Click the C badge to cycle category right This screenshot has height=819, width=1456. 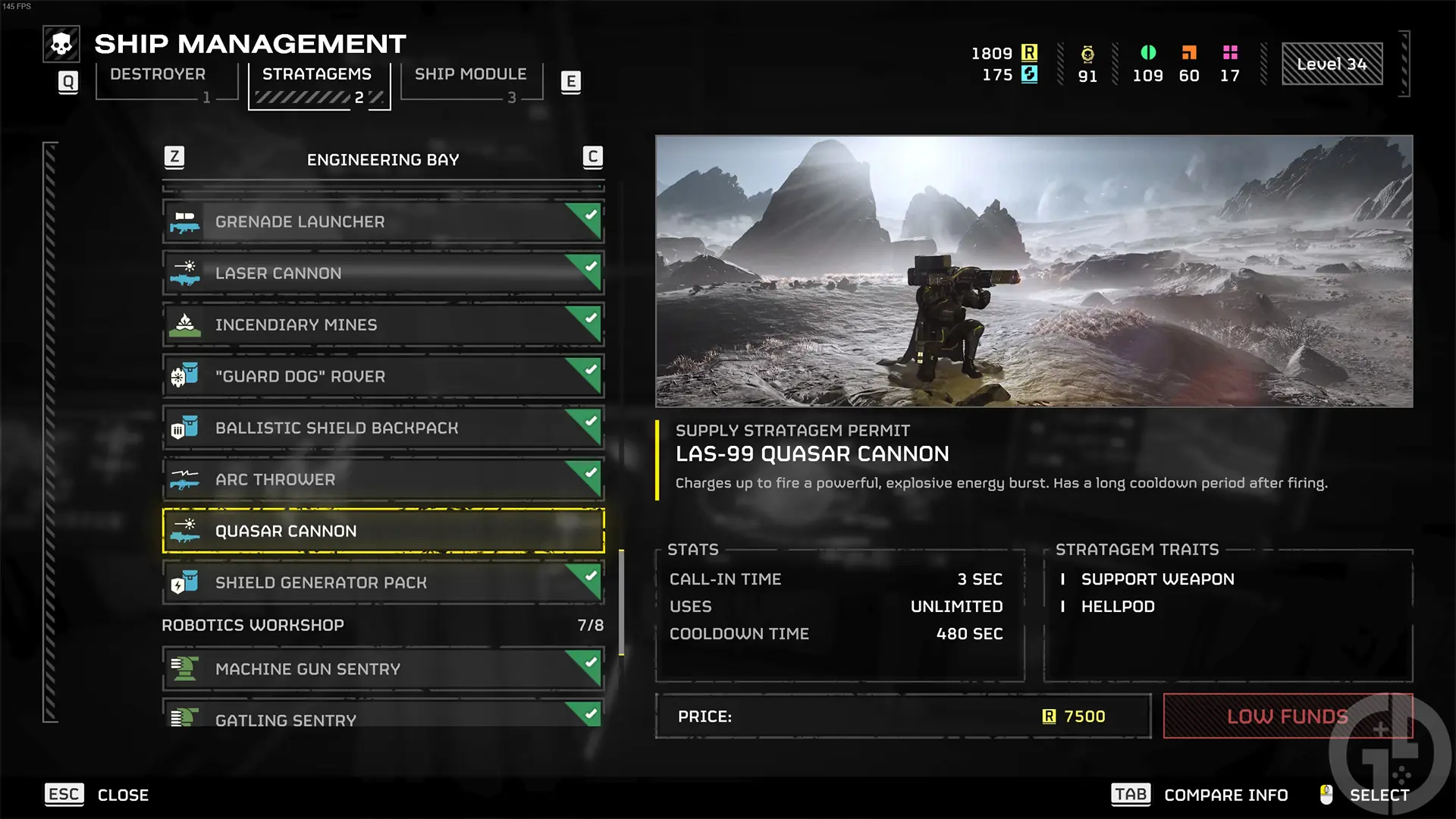point(591,157)
